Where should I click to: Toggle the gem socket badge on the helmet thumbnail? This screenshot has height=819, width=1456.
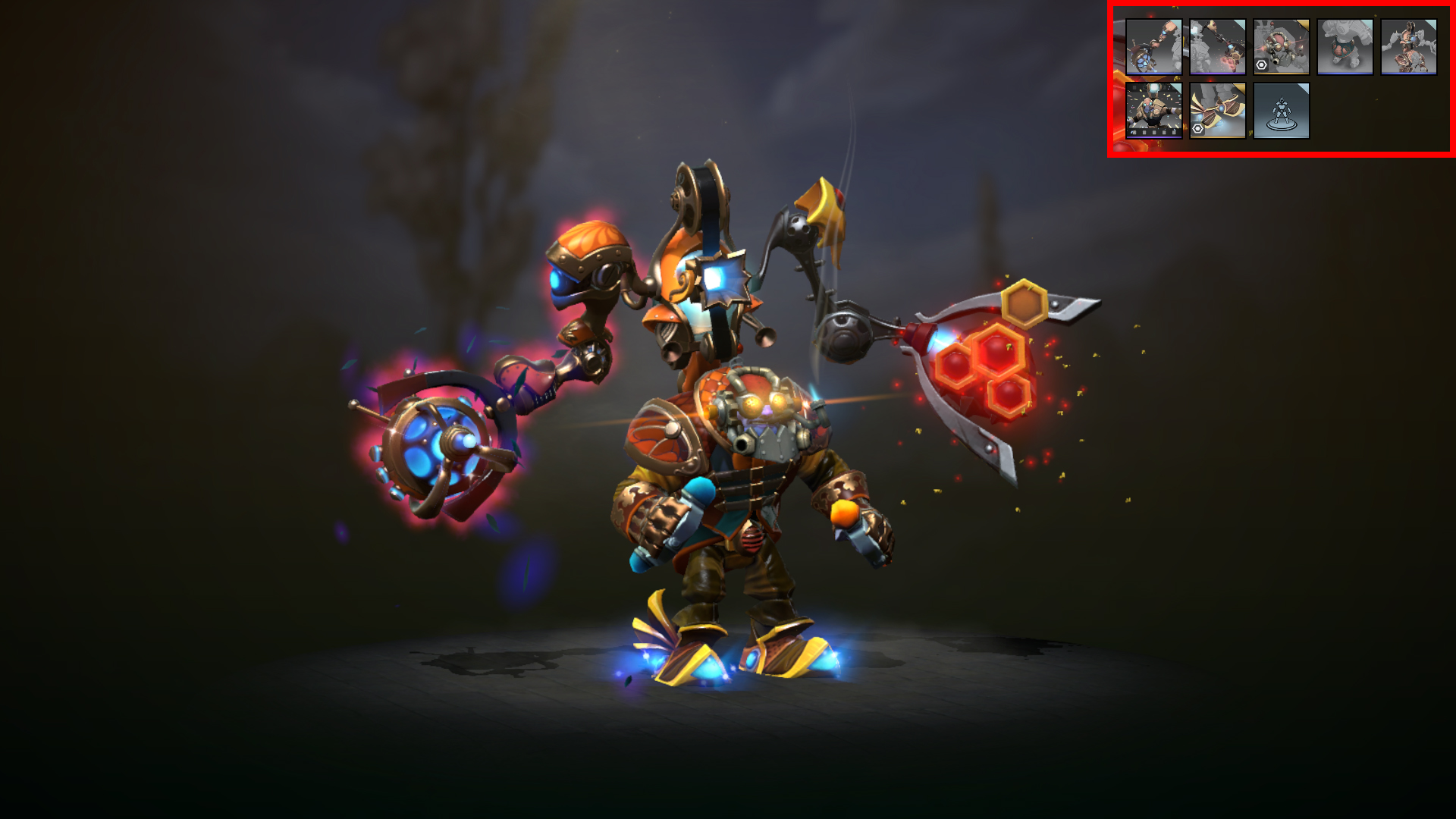tap(1261, 65)
